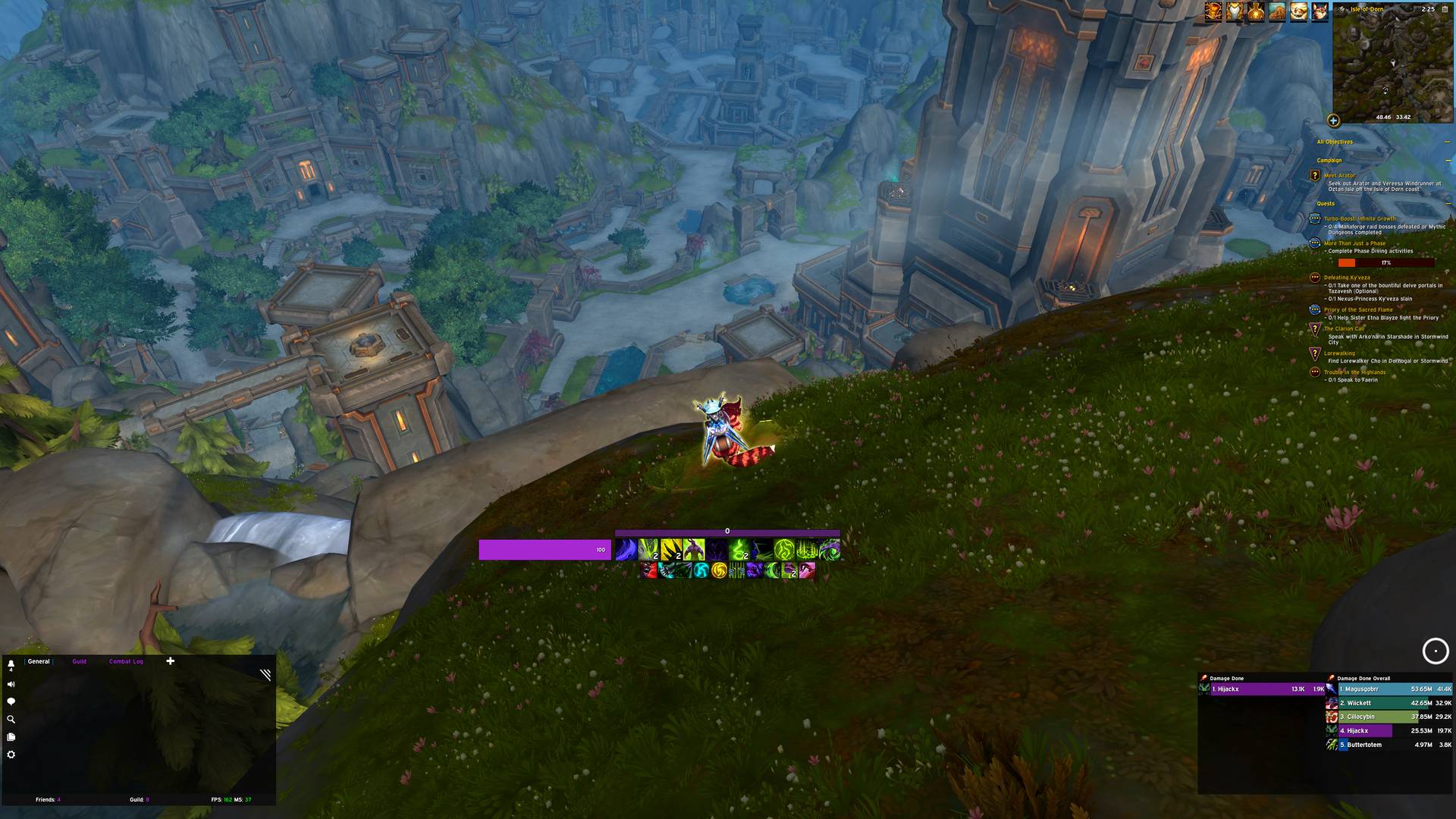Click the blue plus button beside minimap

1333,121
